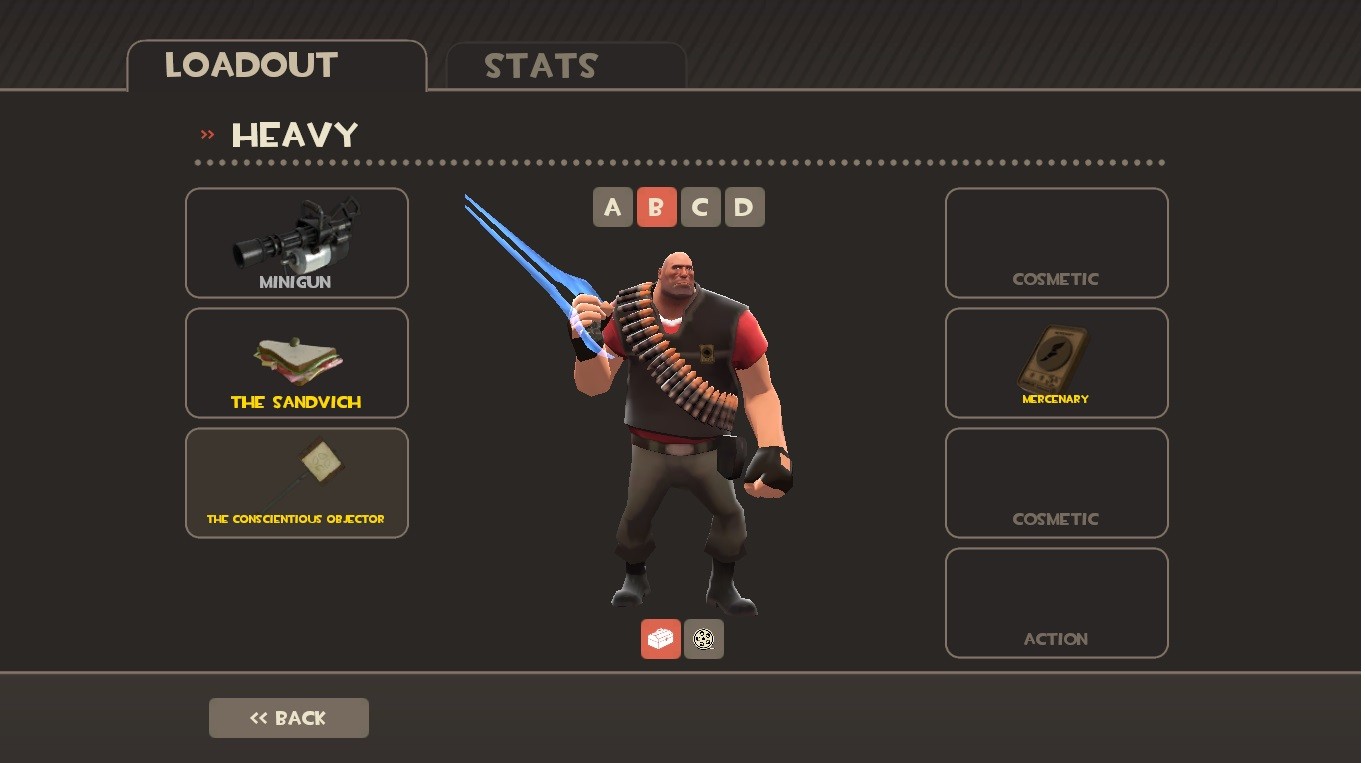Click the red preset B swatch

pos(656,207)
